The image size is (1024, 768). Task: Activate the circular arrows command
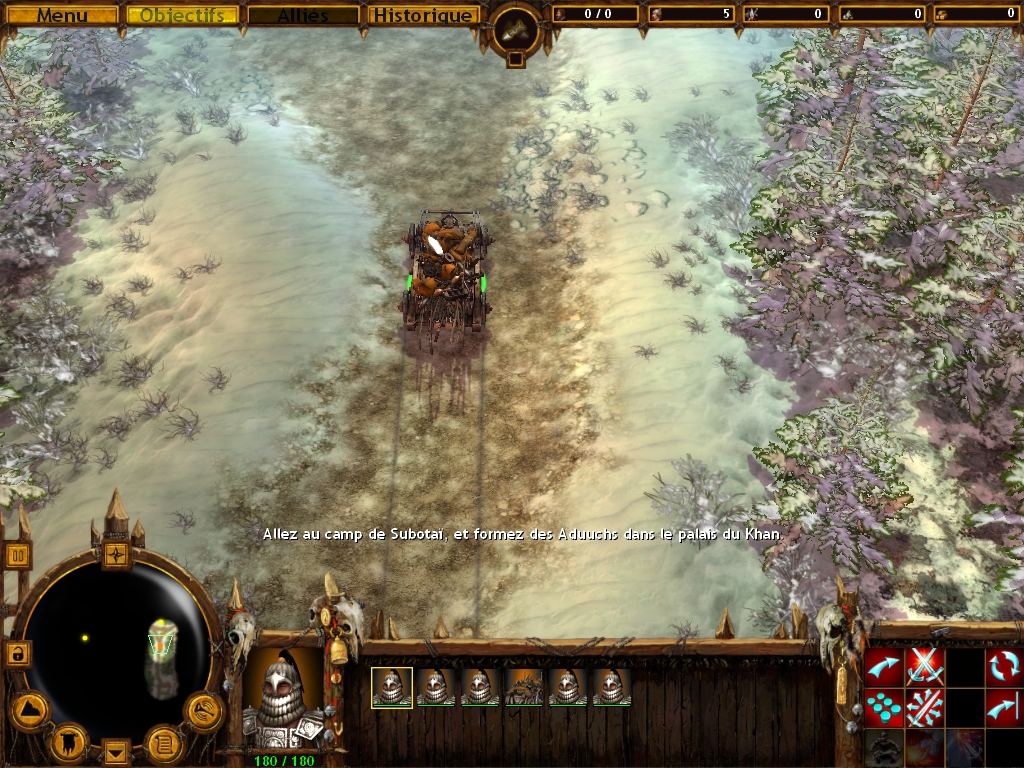[1004, 666]
